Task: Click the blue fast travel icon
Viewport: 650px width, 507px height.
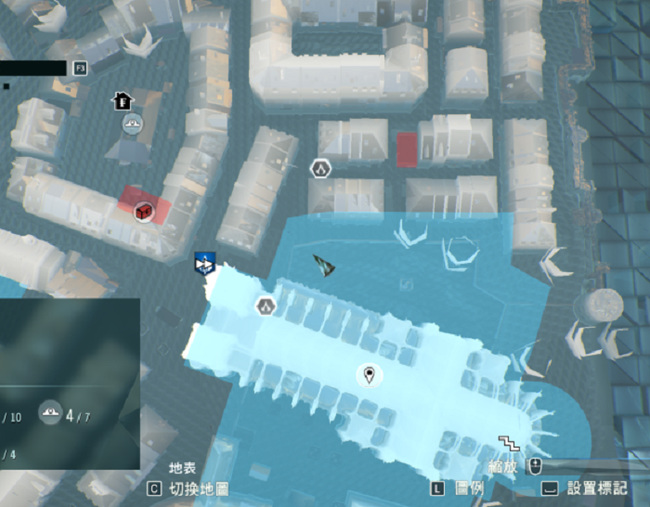Action: coord(206,263)
